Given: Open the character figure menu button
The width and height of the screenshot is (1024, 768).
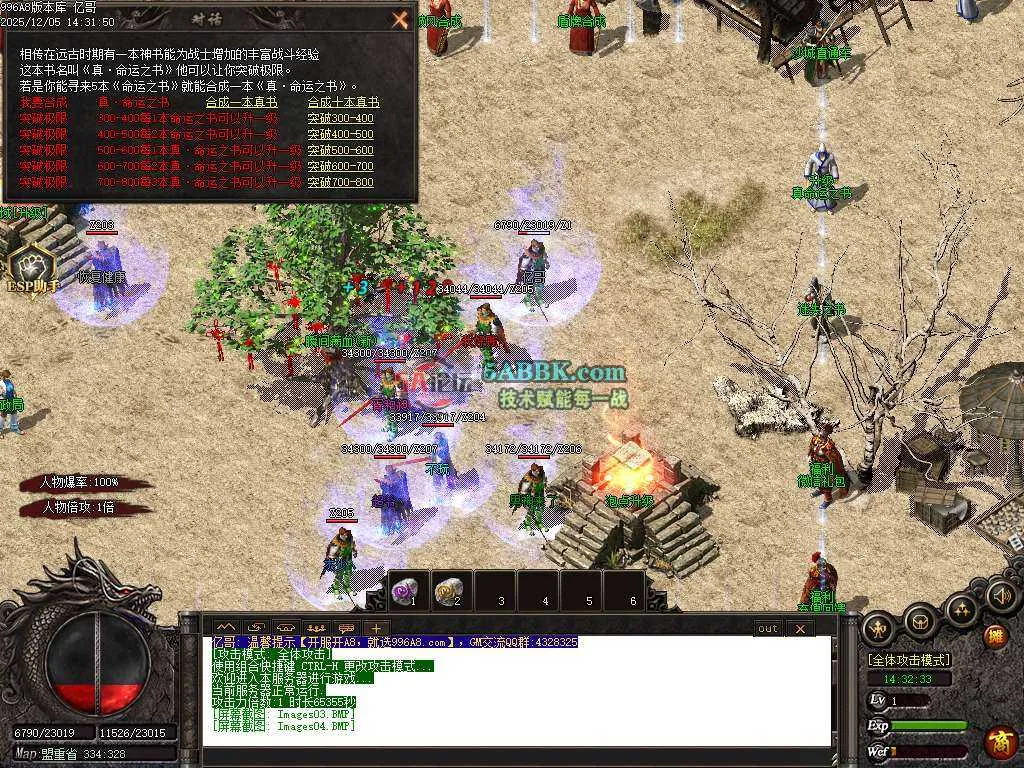Looking at the screenshot, I should (877, 628).
